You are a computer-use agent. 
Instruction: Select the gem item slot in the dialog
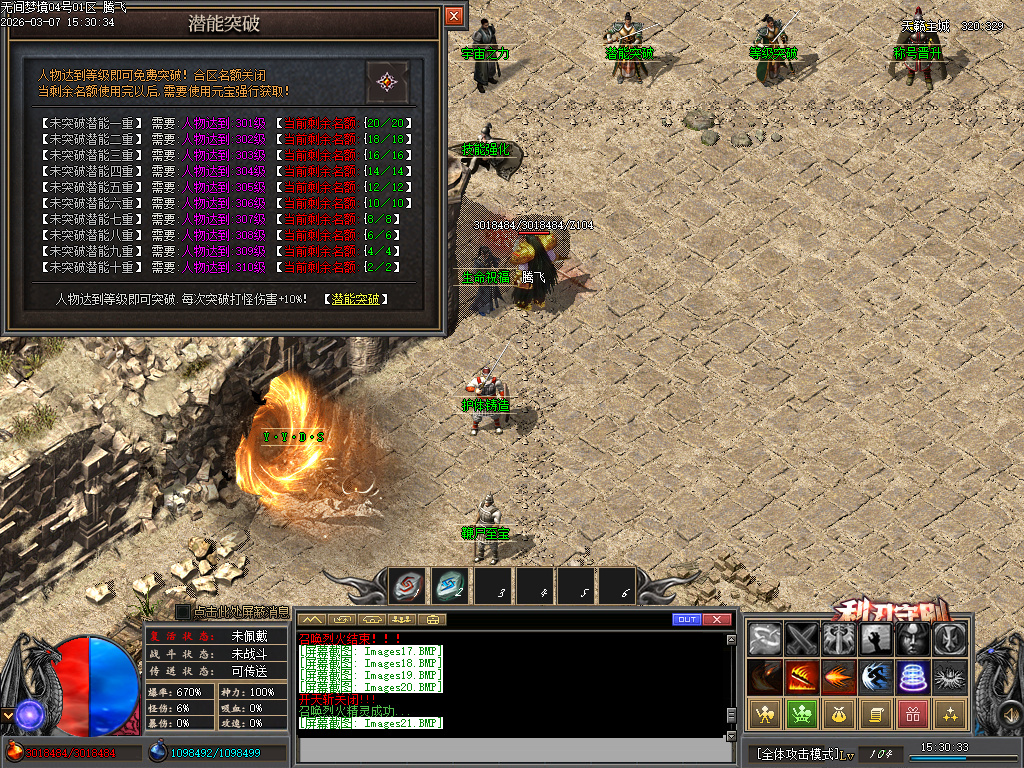coord(386,82)
